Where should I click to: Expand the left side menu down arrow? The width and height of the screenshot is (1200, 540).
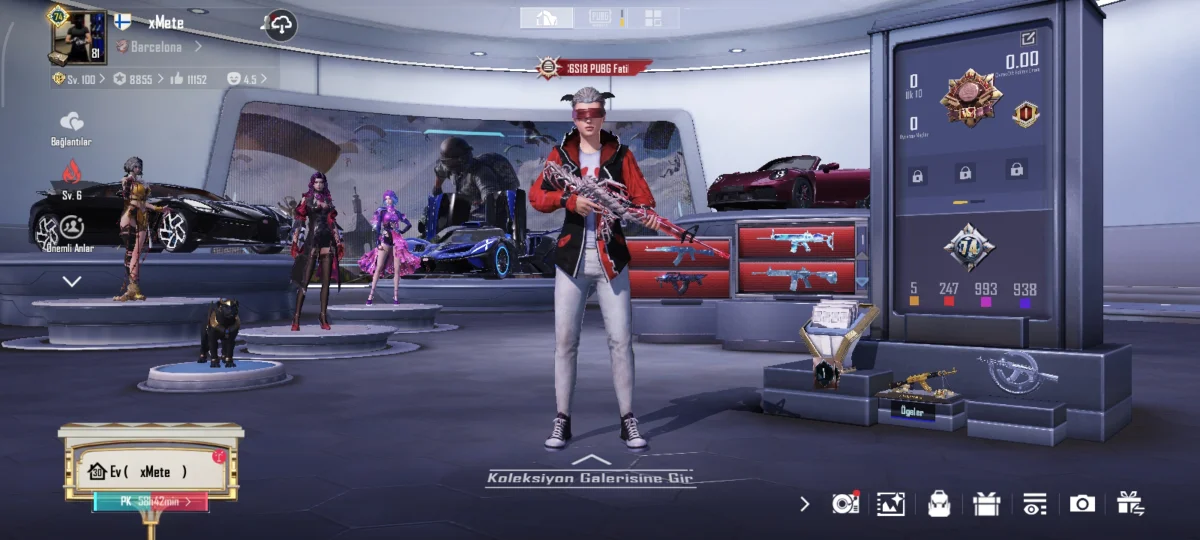(x=72, y=282)
